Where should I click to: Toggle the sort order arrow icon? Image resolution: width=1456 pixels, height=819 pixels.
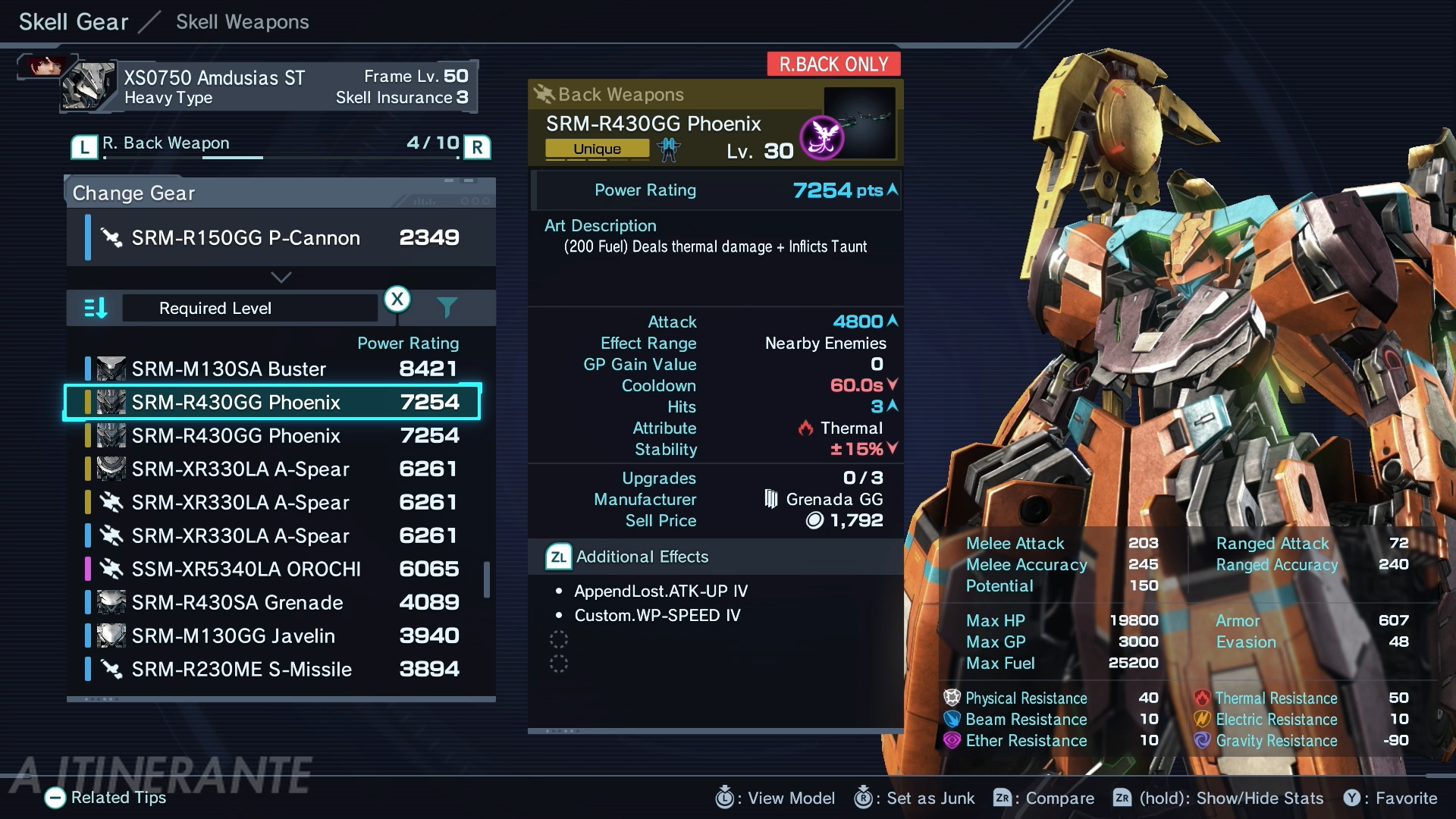click(96, 309)
